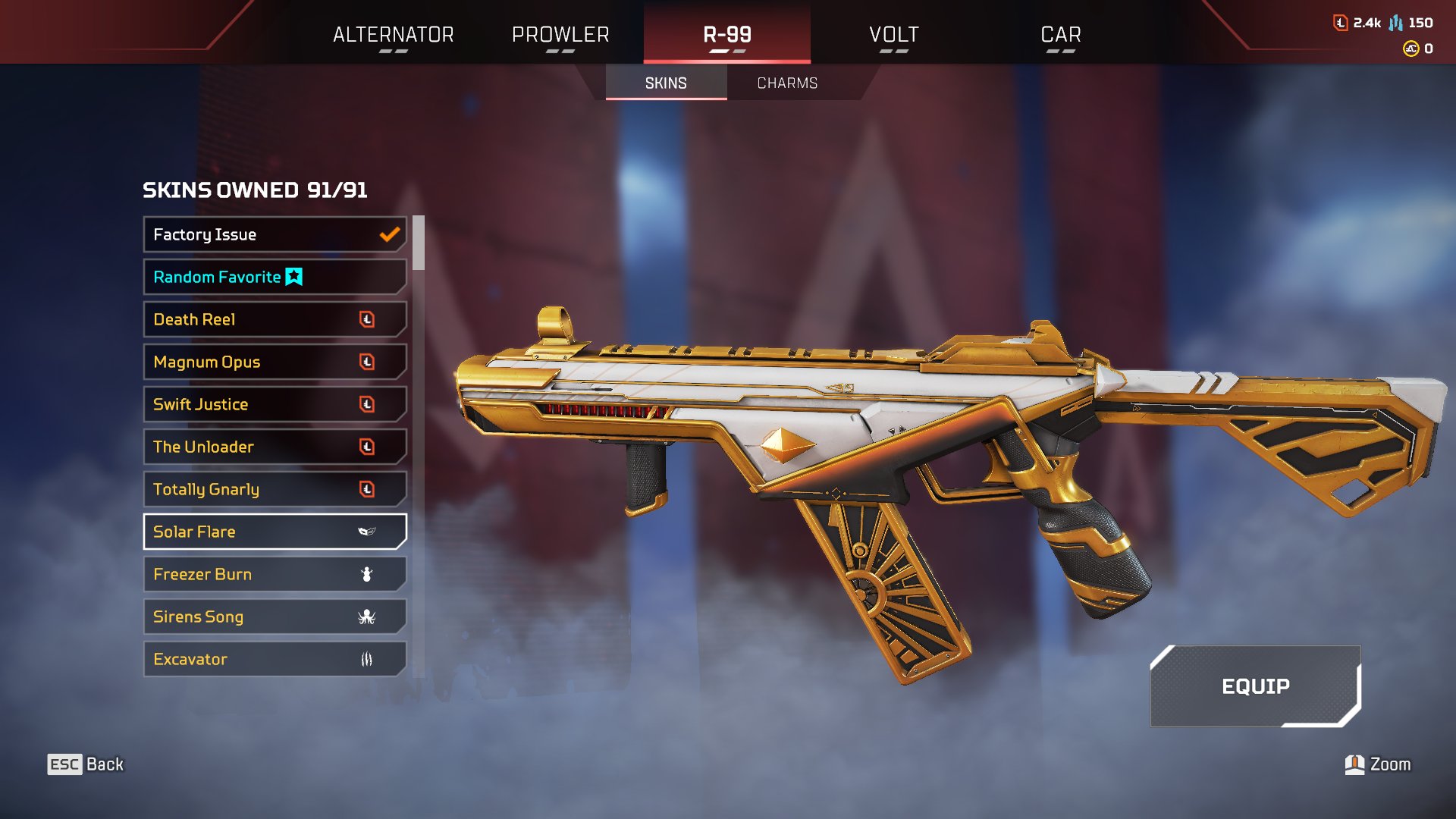Equip the selected skin
The height and width of the screenshot is (819, 1456).
pyautogui.click(x=1255, y=686)
